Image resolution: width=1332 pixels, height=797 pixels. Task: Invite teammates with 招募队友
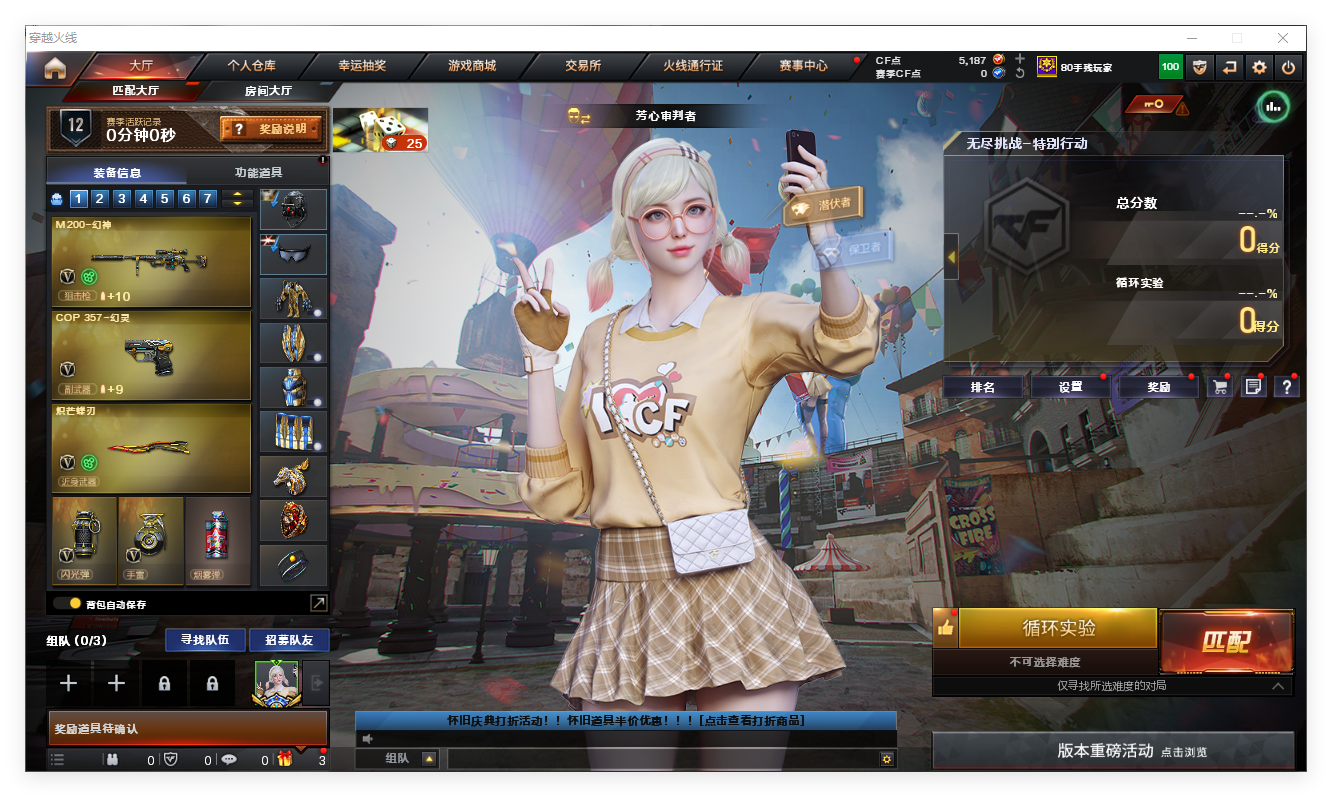[x=288, y=640]
